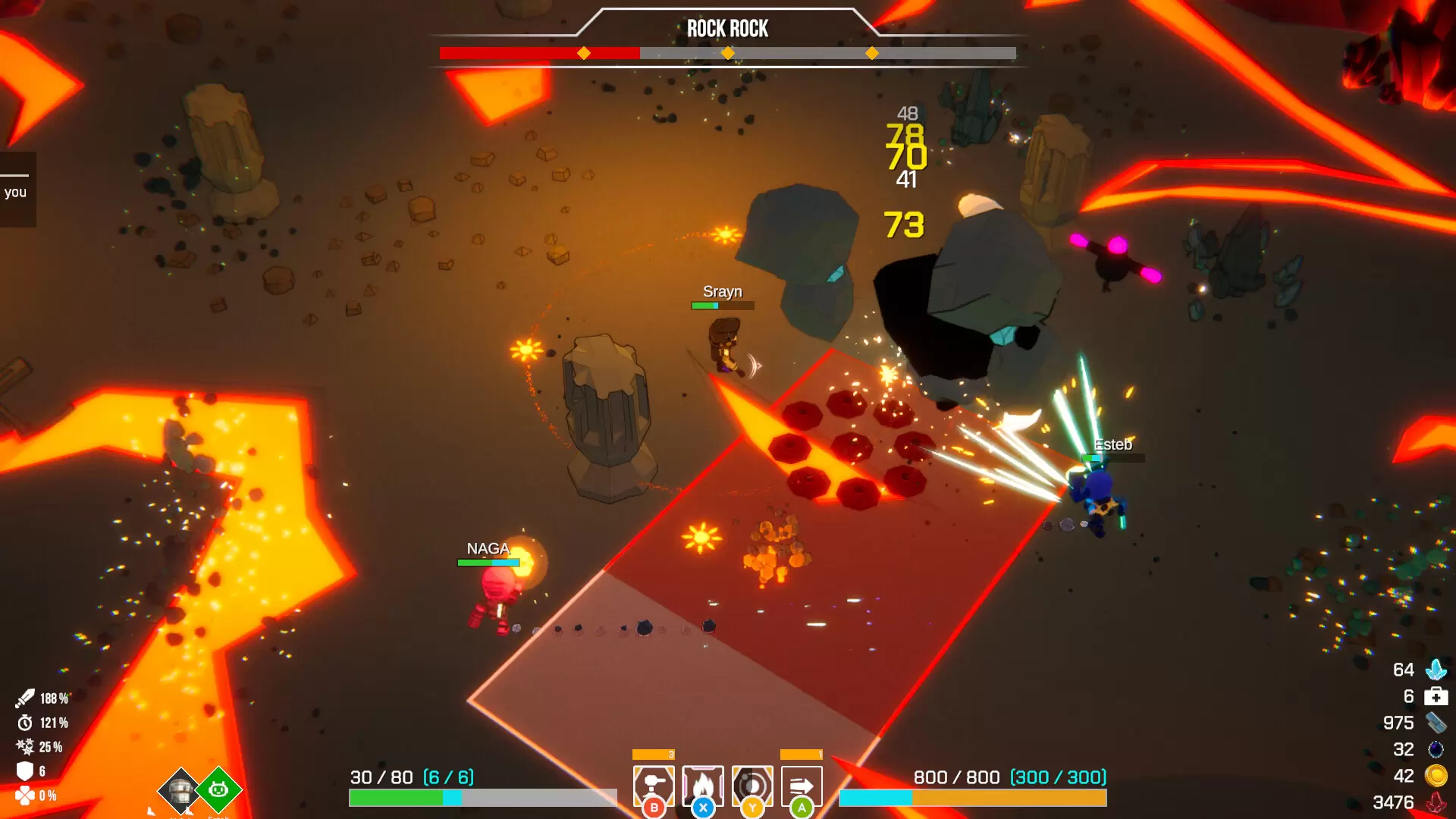Trigger the orbiting sphere ability icon
The image size is (1456, 819).
[x=752, y=785]
